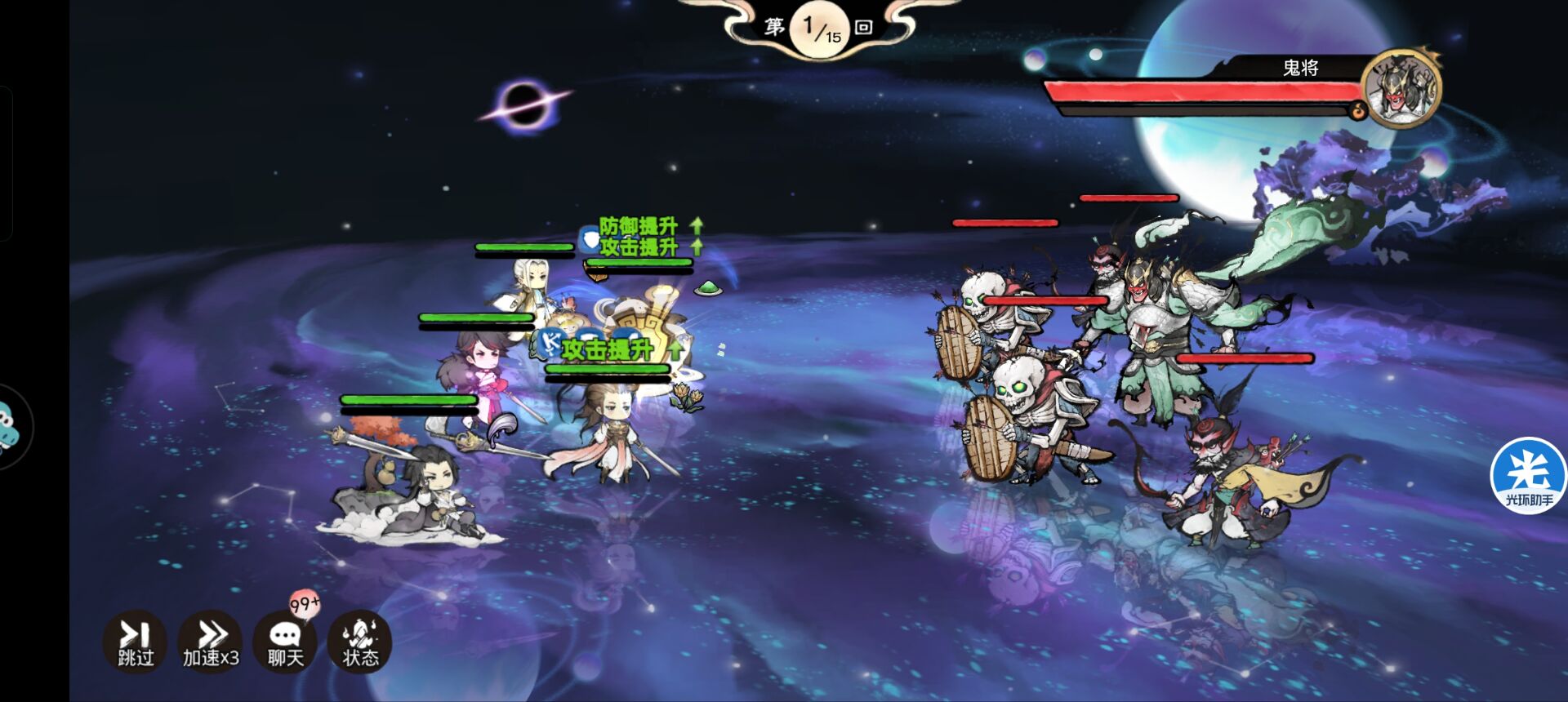The image size is (1568, 702).
Task: Open the blue dinosaur floating assistant icon
Action: click(x=11, y=425)
